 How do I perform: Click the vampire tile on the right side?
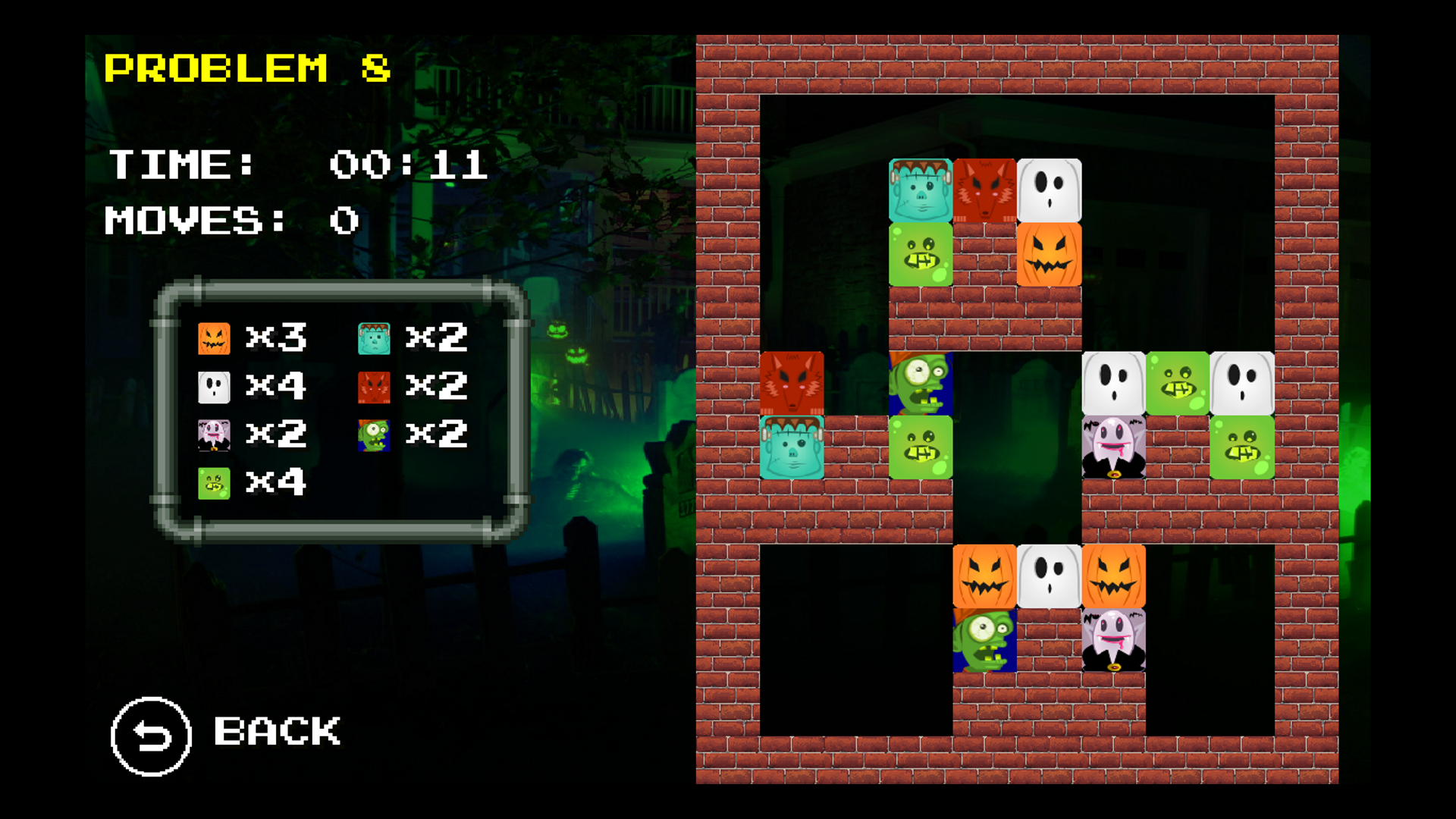point(1113,447)
